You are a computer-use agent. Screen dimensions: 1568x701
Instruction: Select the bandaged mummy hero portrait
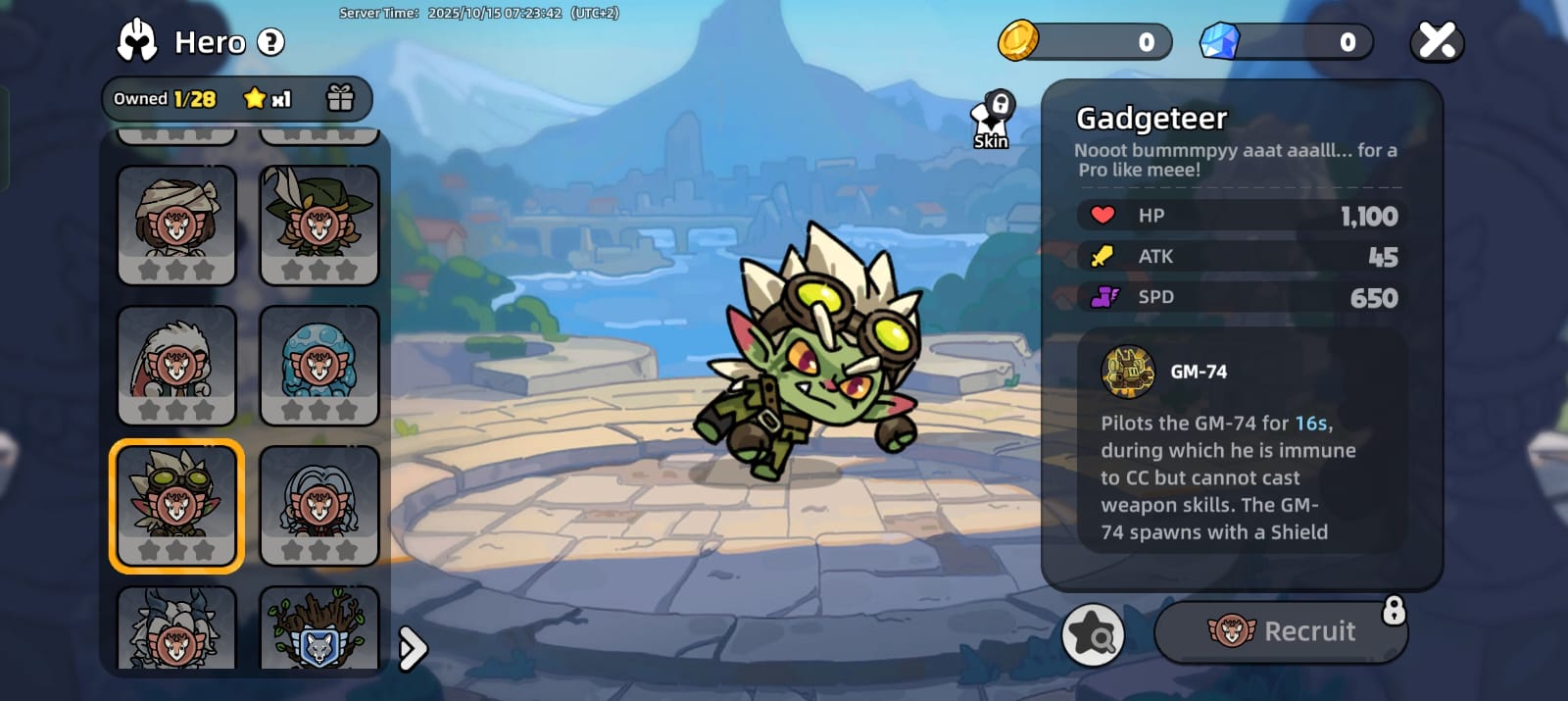[x=176, y=225]
